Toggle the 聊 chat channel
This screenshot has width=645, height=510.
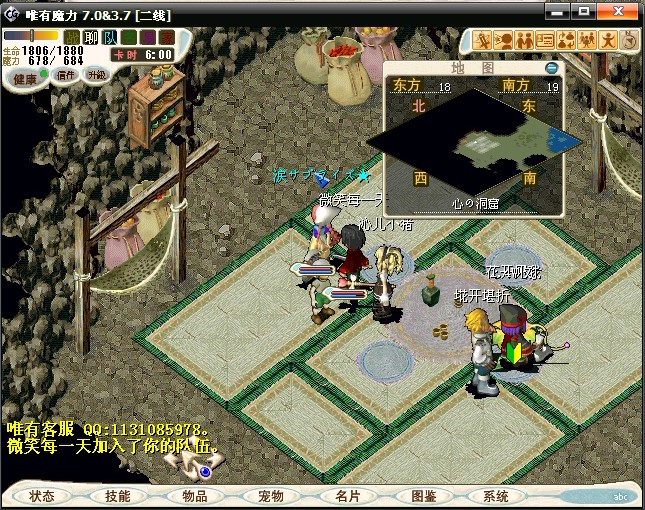[x=91, y=38]
